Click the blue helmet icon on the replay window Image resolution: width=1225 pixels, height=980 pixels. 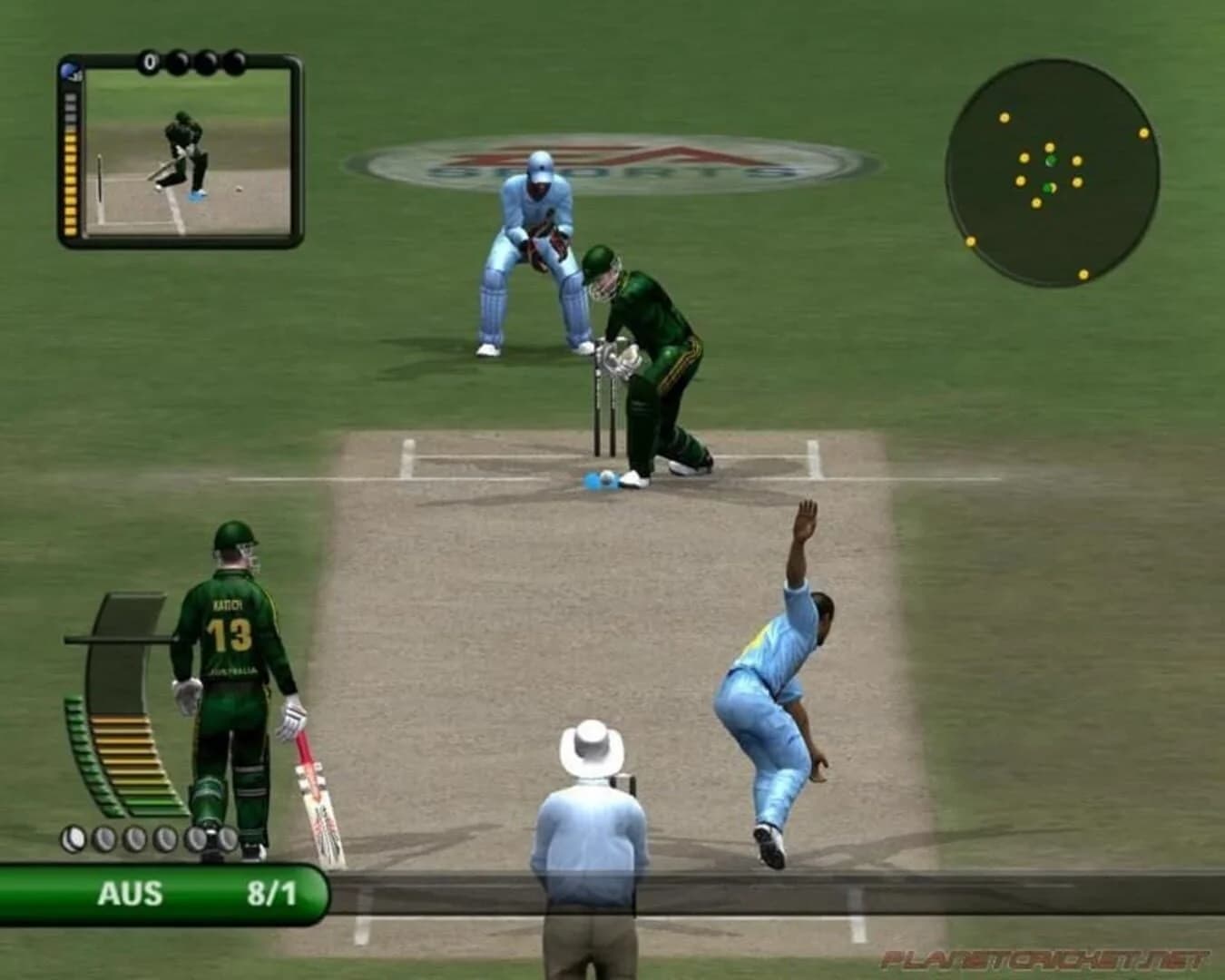click(71, 72)
